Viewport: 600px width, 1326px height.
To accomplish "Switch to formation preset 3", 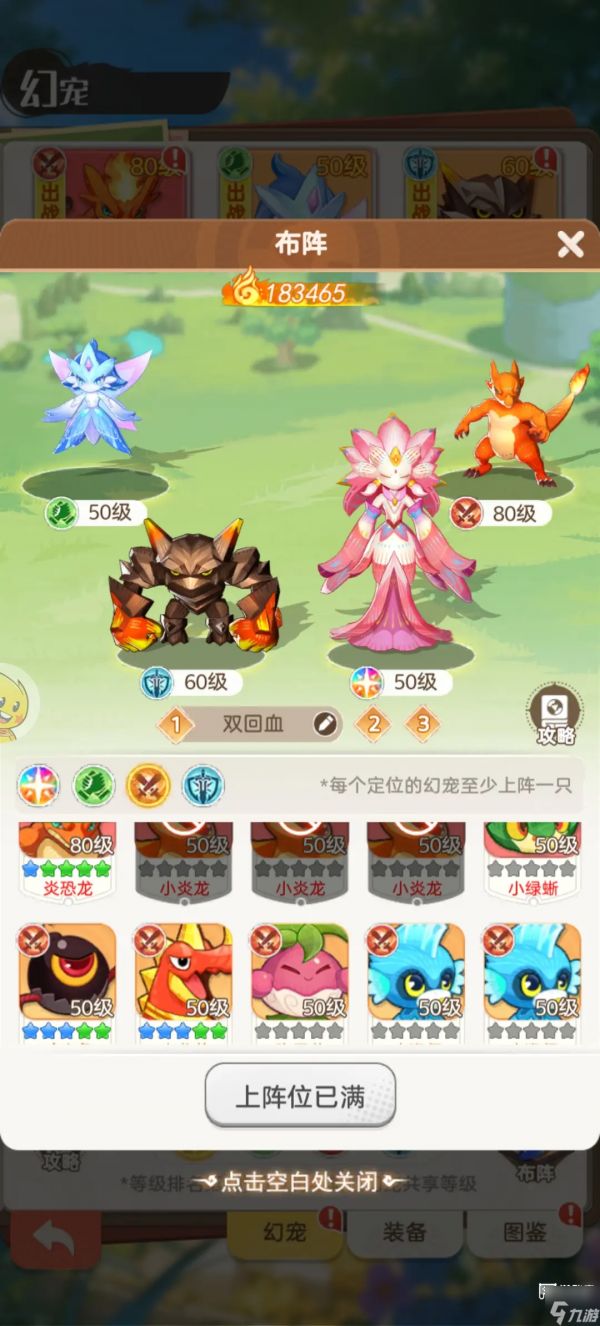I will pos(423,724).
